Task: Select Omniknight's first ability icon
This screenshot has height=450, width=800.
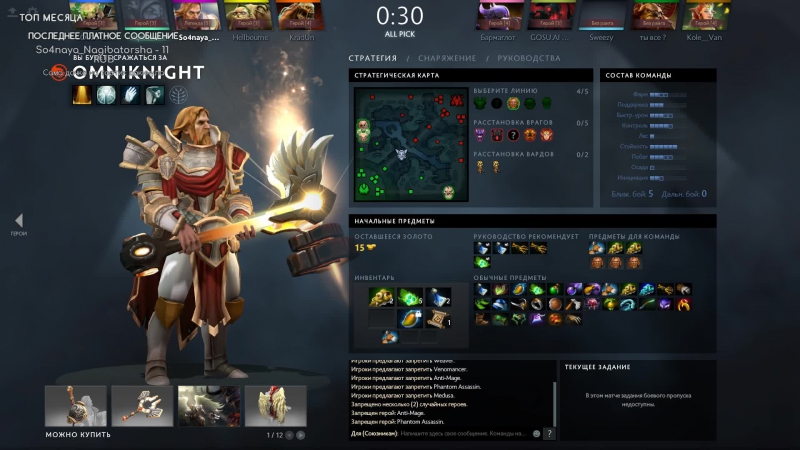Action: (83, 94)
